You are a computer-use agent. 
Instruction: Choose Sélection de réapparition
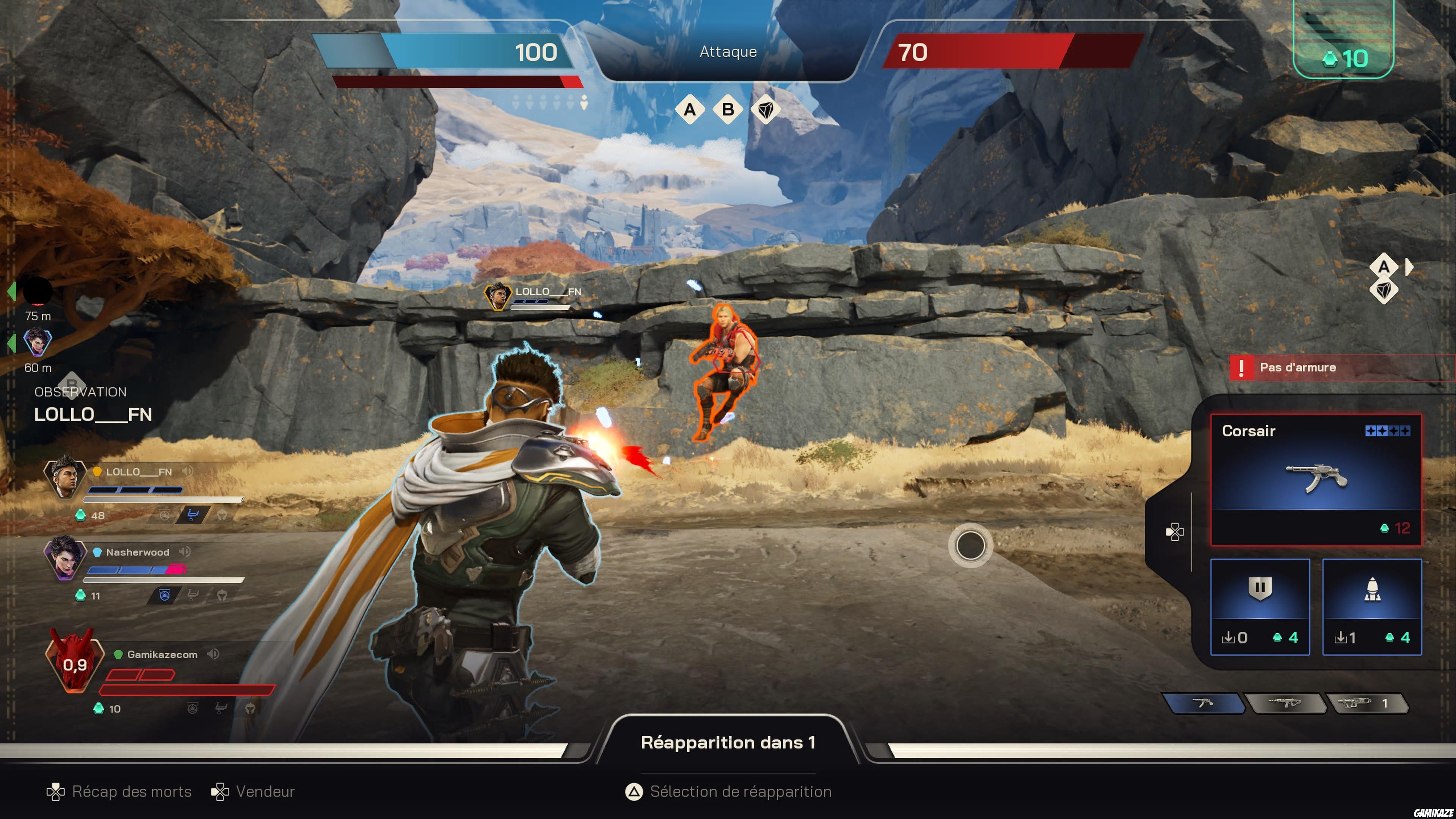point(728,791)
